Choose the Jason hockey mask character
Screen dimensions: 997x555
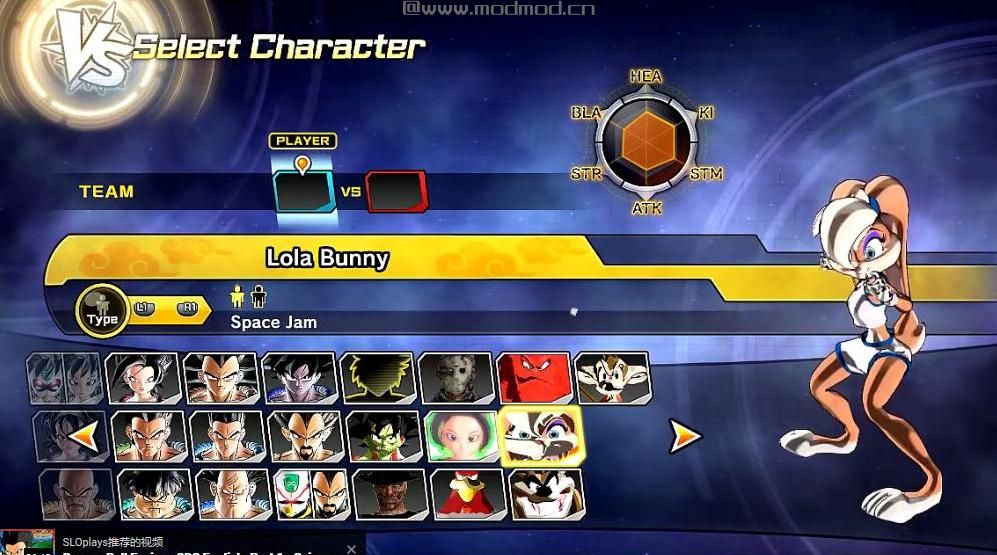click(x=455, y=378)
